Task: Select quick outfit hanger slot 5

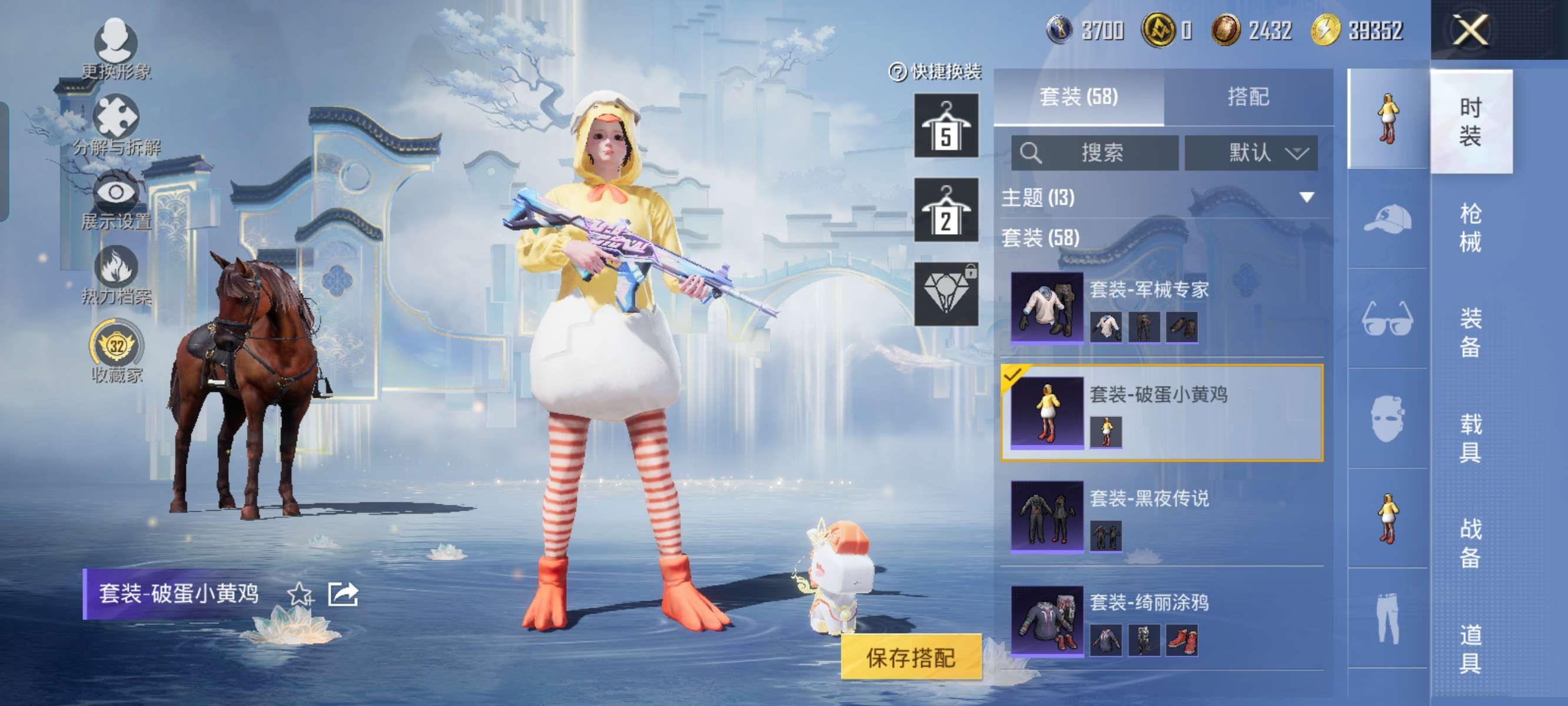Action: coord(946,126)
